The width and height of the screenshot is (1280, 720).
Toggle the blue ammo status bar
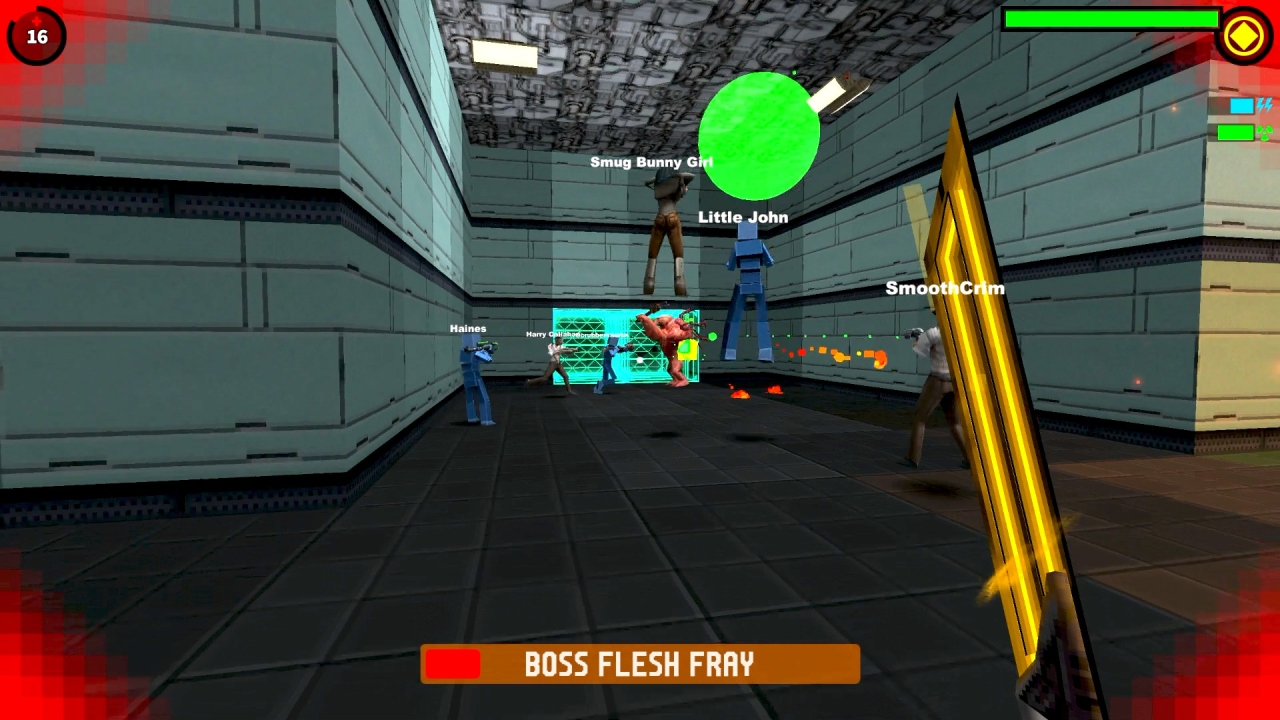1240,105
